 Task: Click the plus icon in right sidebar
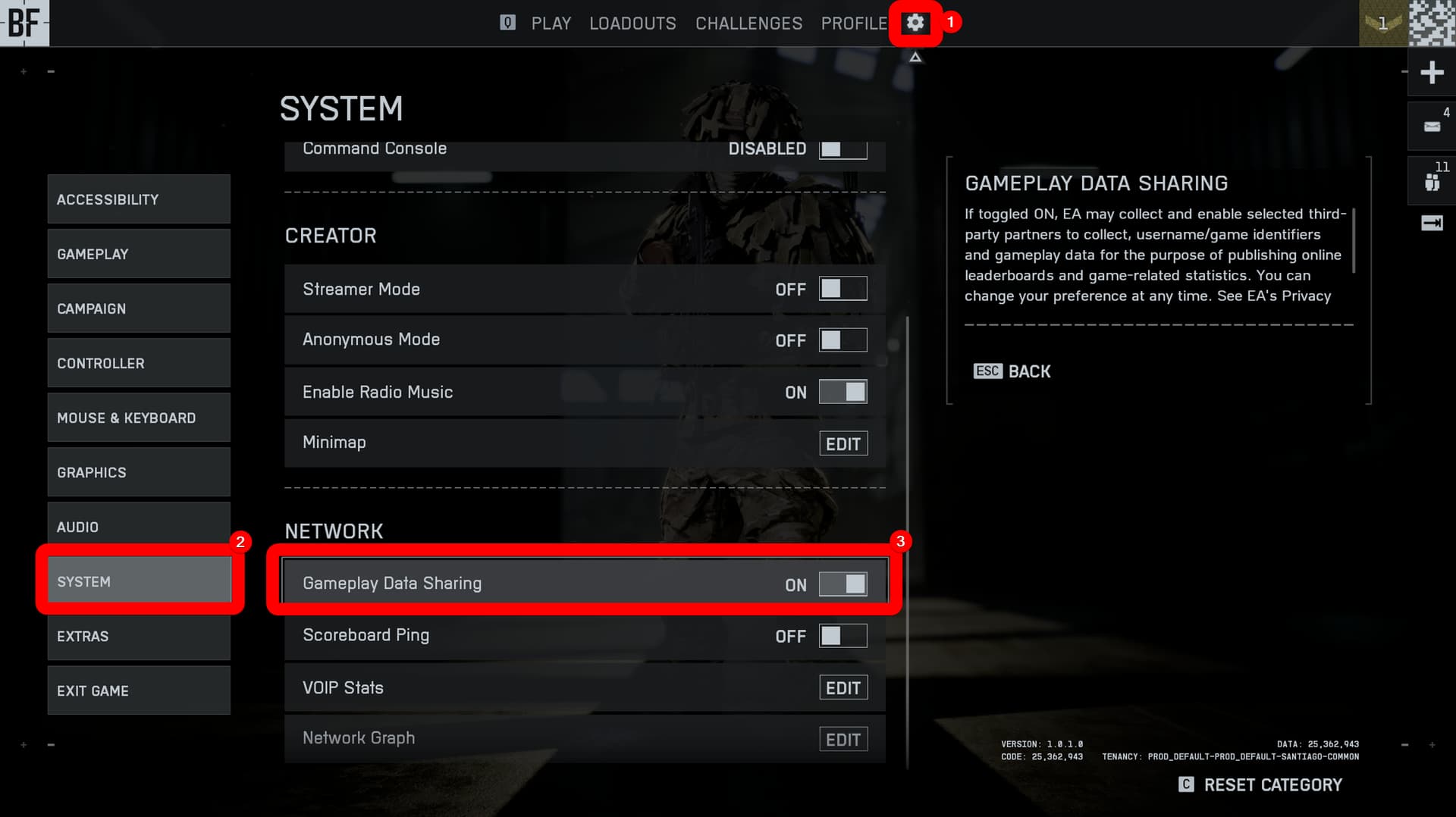1432,73
